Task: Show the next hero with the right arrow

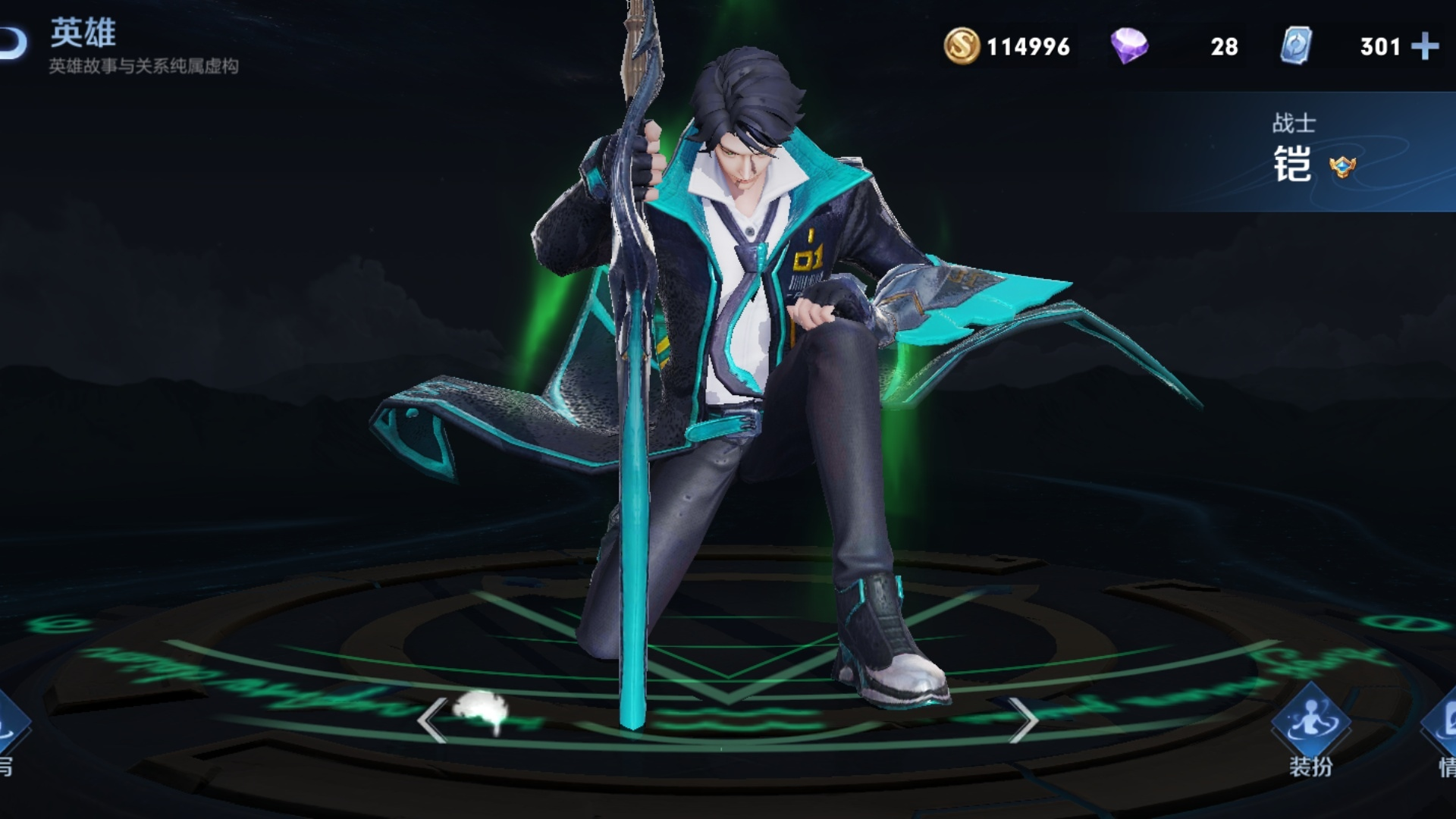Action: (1023, 719)
